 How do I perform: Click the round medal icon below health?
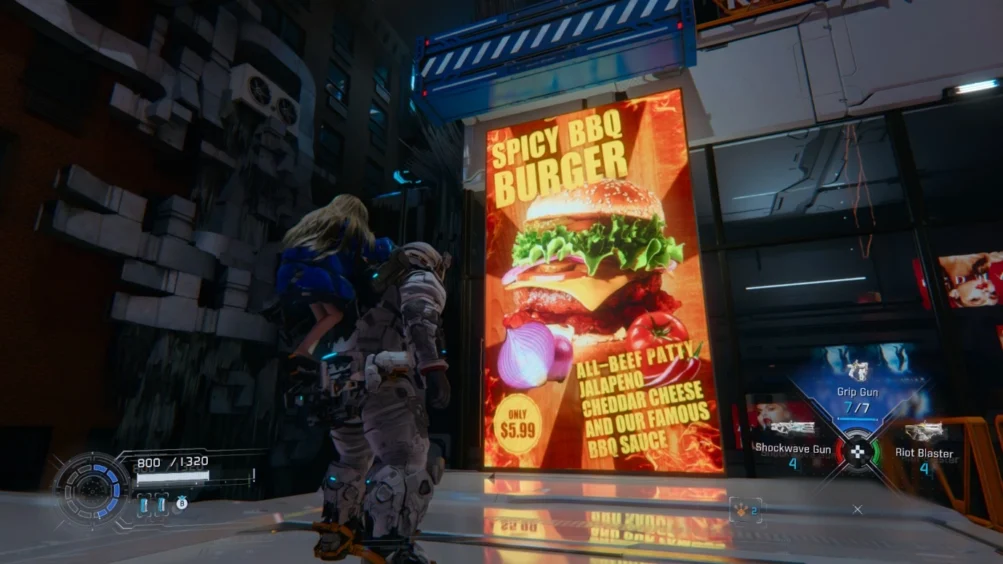point(181,503)
